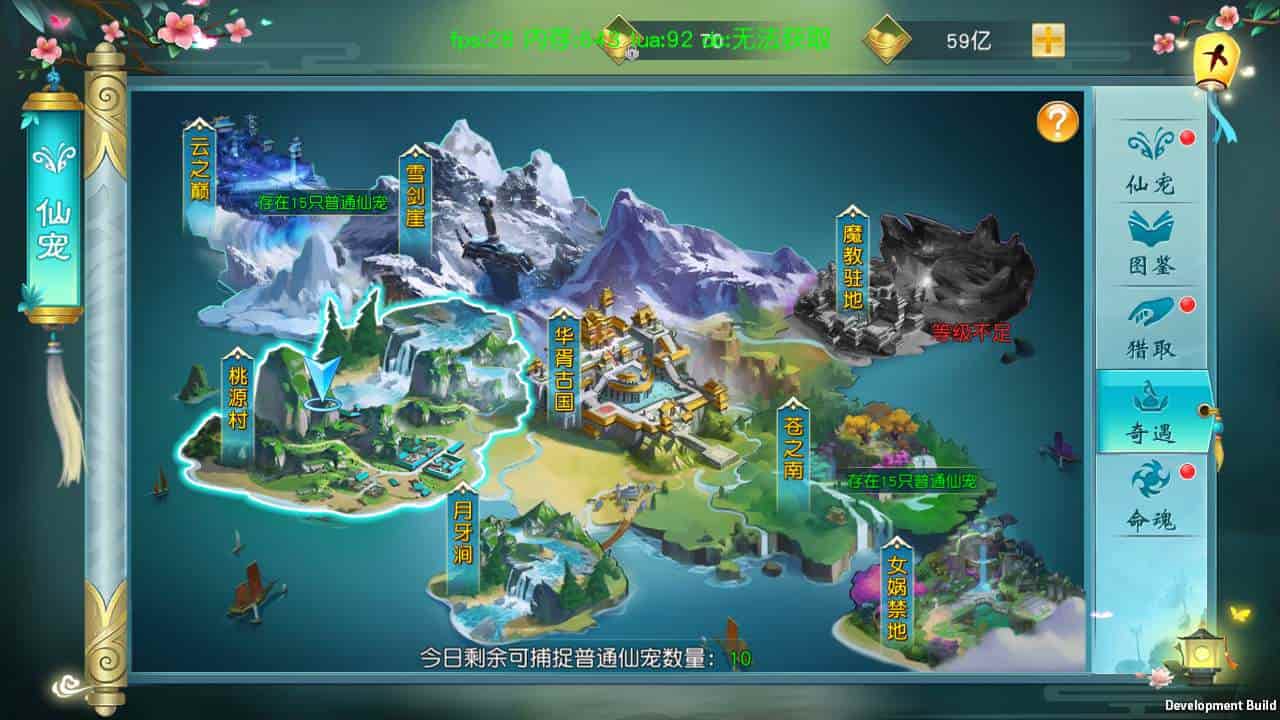The width and height of the screenshot is (1280, 720).
Task: Visit 女娲禁地 on the map
Action: pyautogui.click(x=897, y=597)
